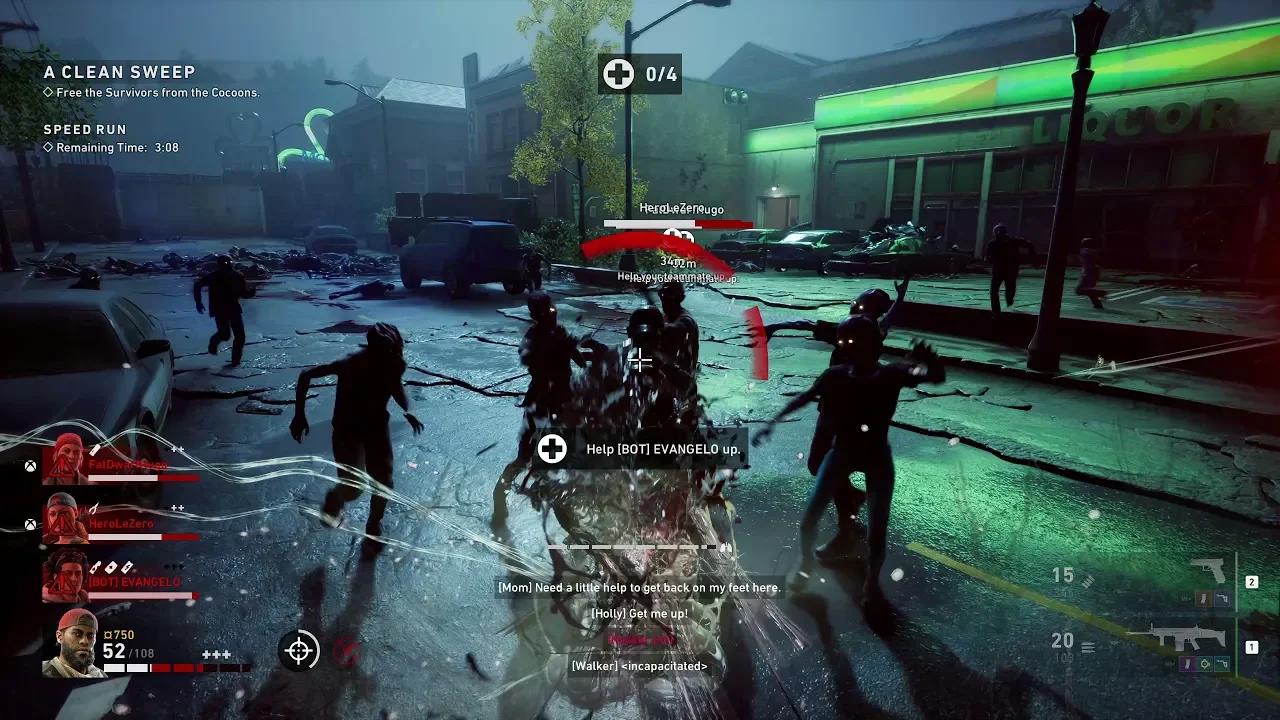
Task: Click the healing cross icon in the help prompt
Action: [553, 449]
